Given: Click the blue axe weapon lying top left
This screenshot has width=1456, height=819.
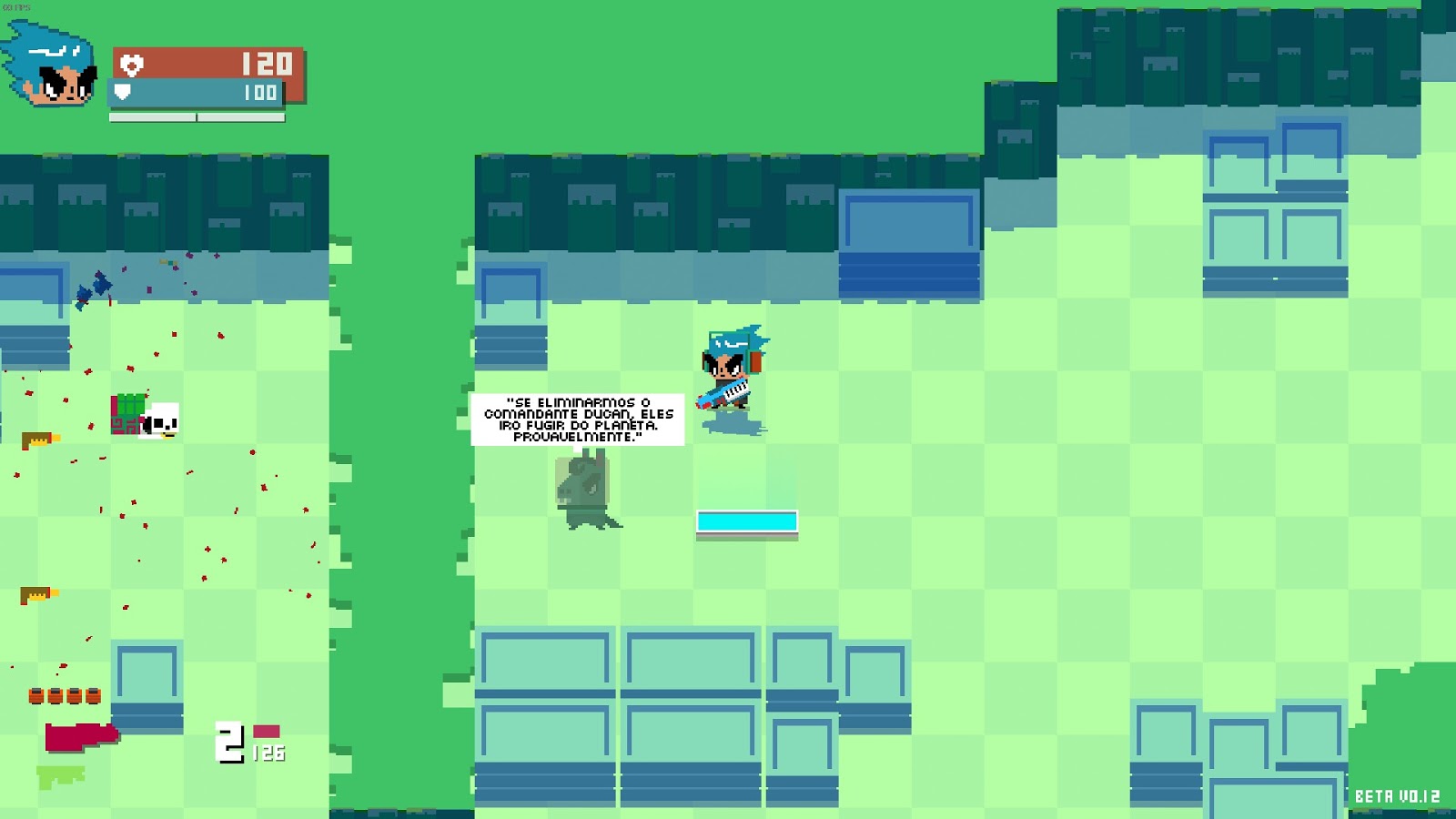Looking at the screenshot, I should tap(95, 287).
